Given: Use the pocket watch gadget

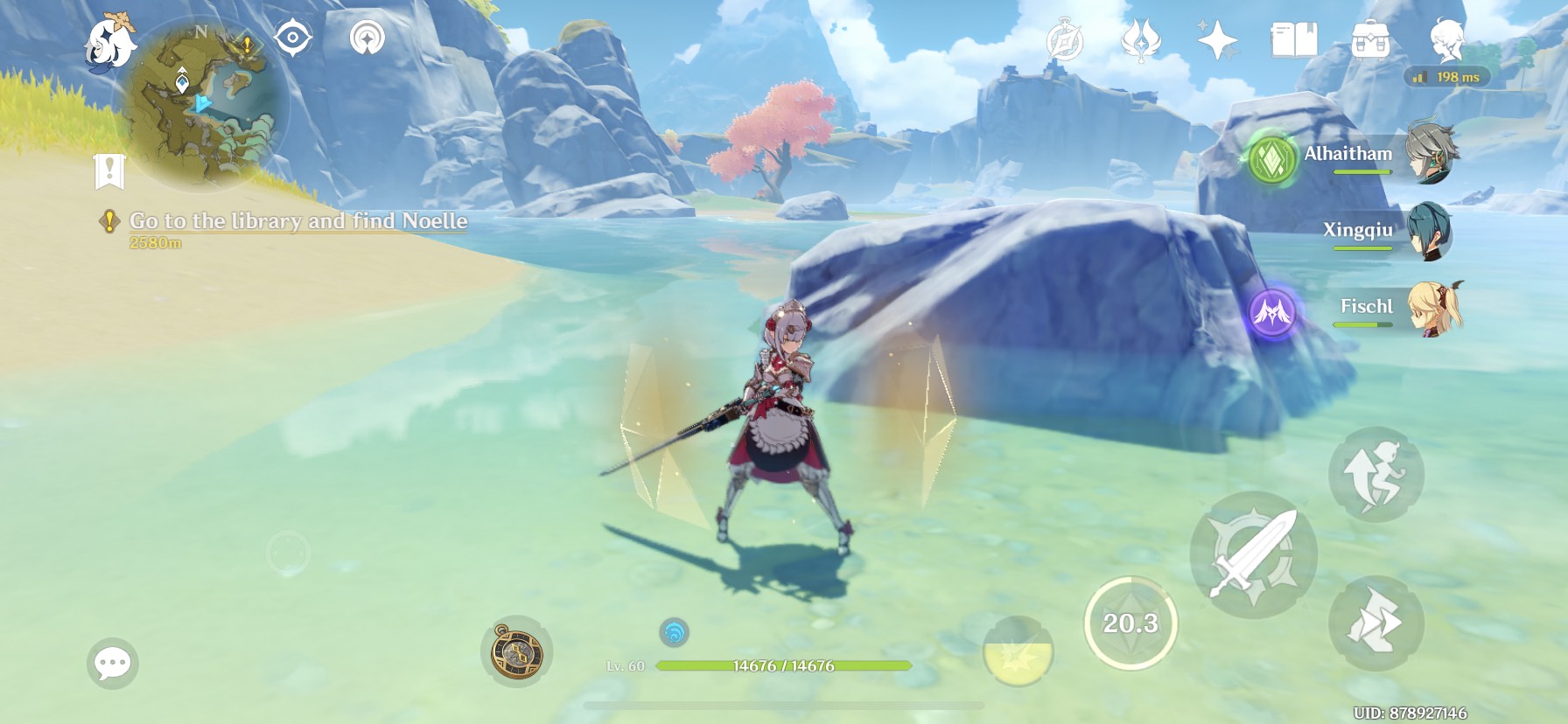Looking at the screenshot, I should tap(516, 652).
